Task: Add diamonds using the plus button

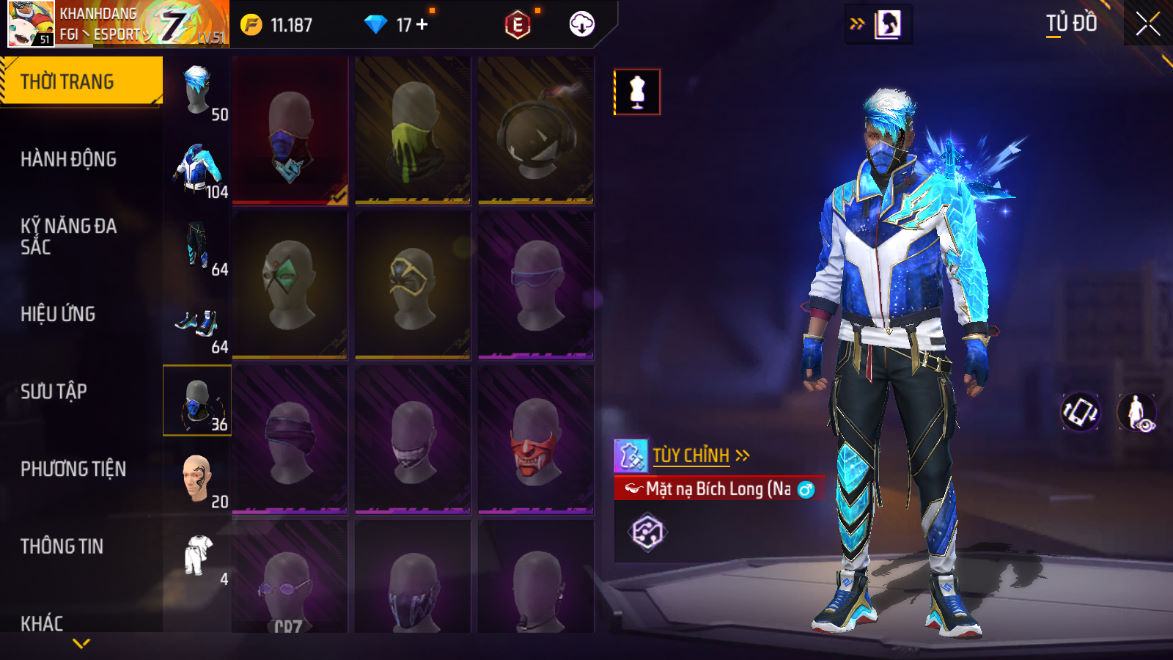Action: (422, 25)
